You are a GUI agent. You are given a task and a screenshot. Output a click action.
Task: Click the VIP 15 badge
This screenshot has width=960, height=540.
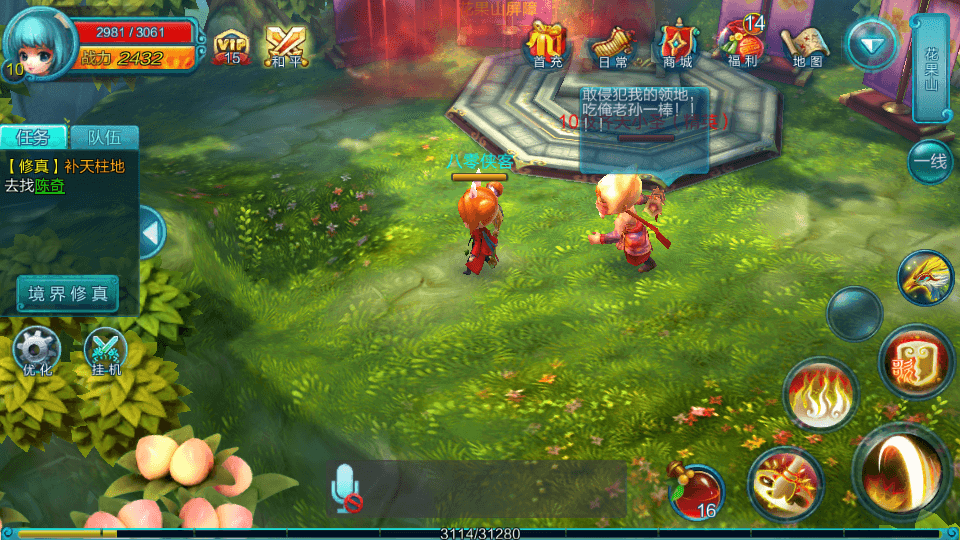pos(232,45)
